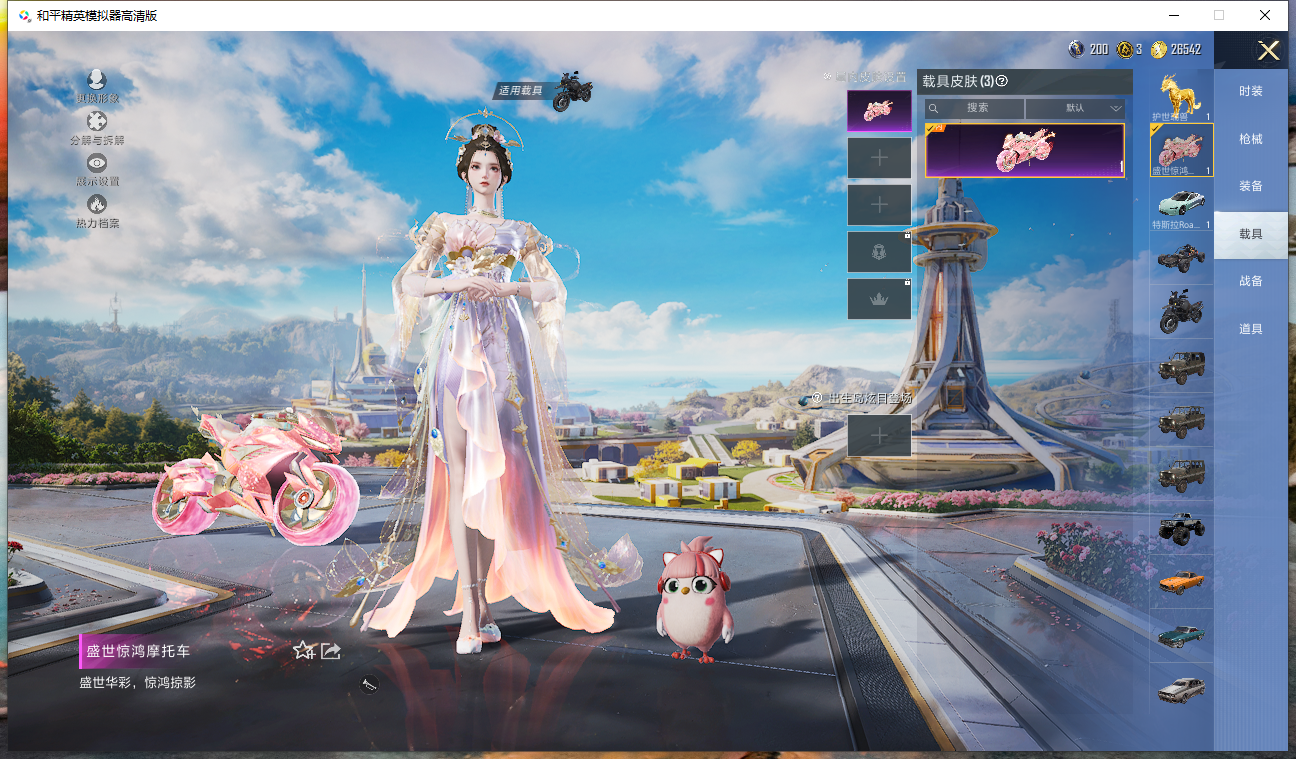Screen dimensions: 1296x759
Task: Switch to the 时装 tab
Action: tap(1250, 91)
